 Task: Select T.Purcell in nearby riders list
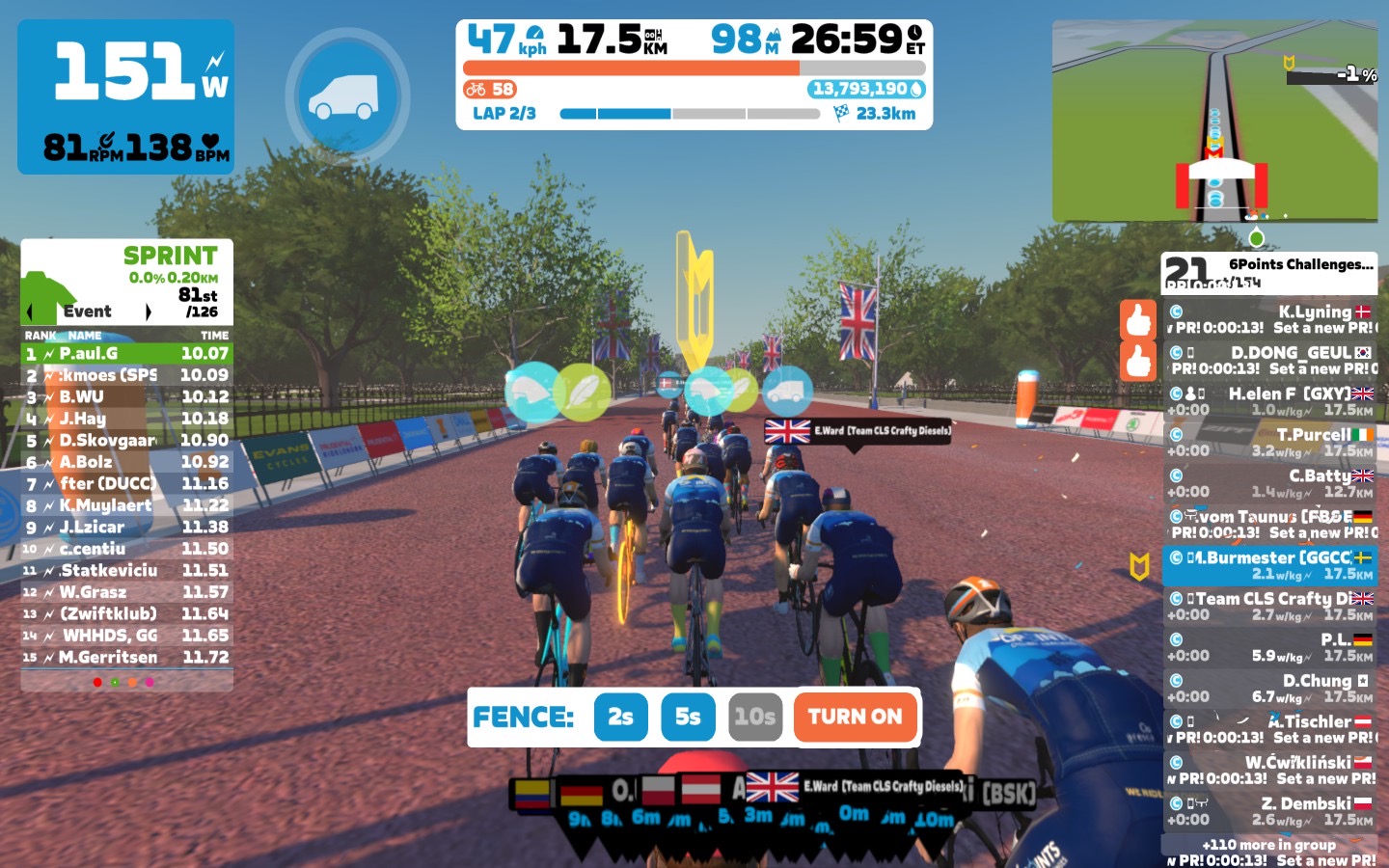[x=1269, y=443]
